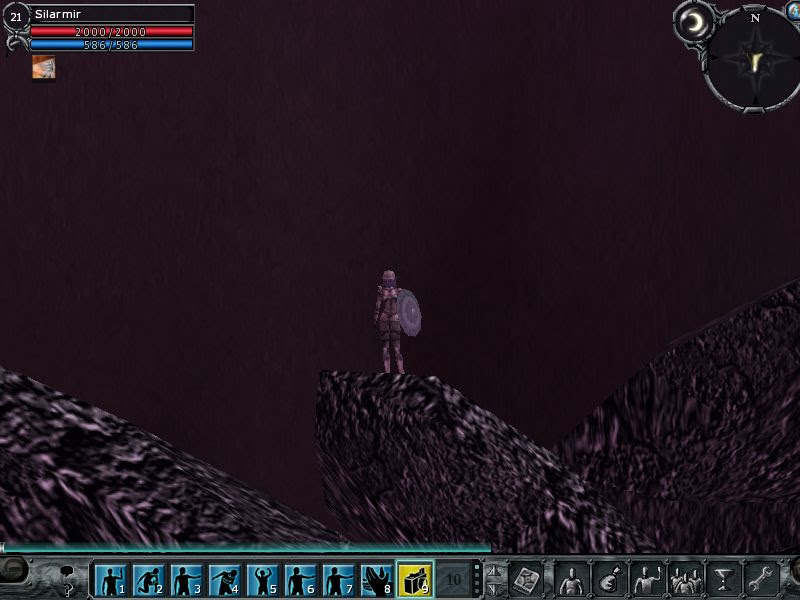Screen dimensions: 800x600
Task: Activate the yellow camera screenshot slot 9
Action: pos(415,579)
